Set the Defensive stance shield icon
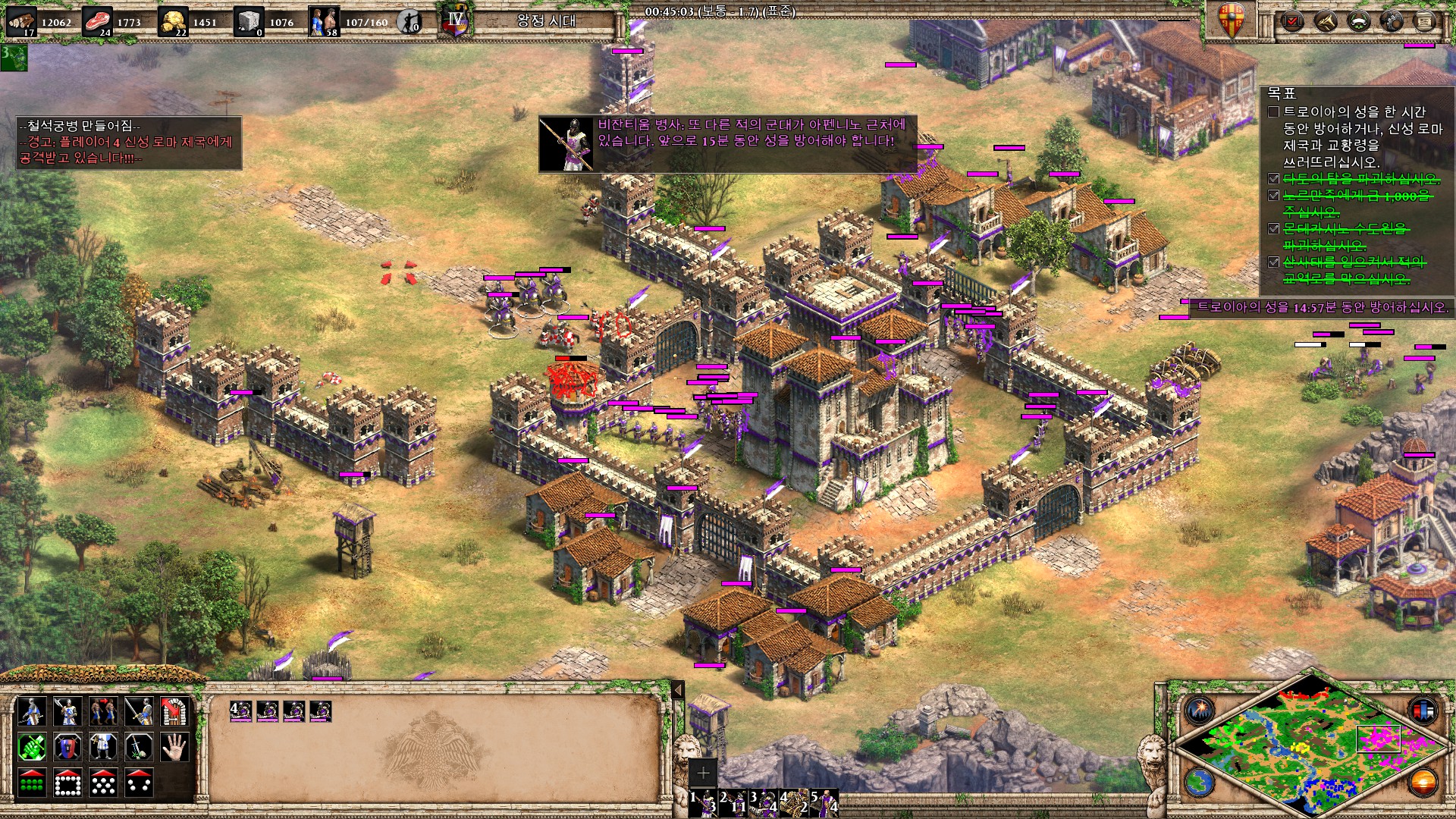 pos(67,748)
